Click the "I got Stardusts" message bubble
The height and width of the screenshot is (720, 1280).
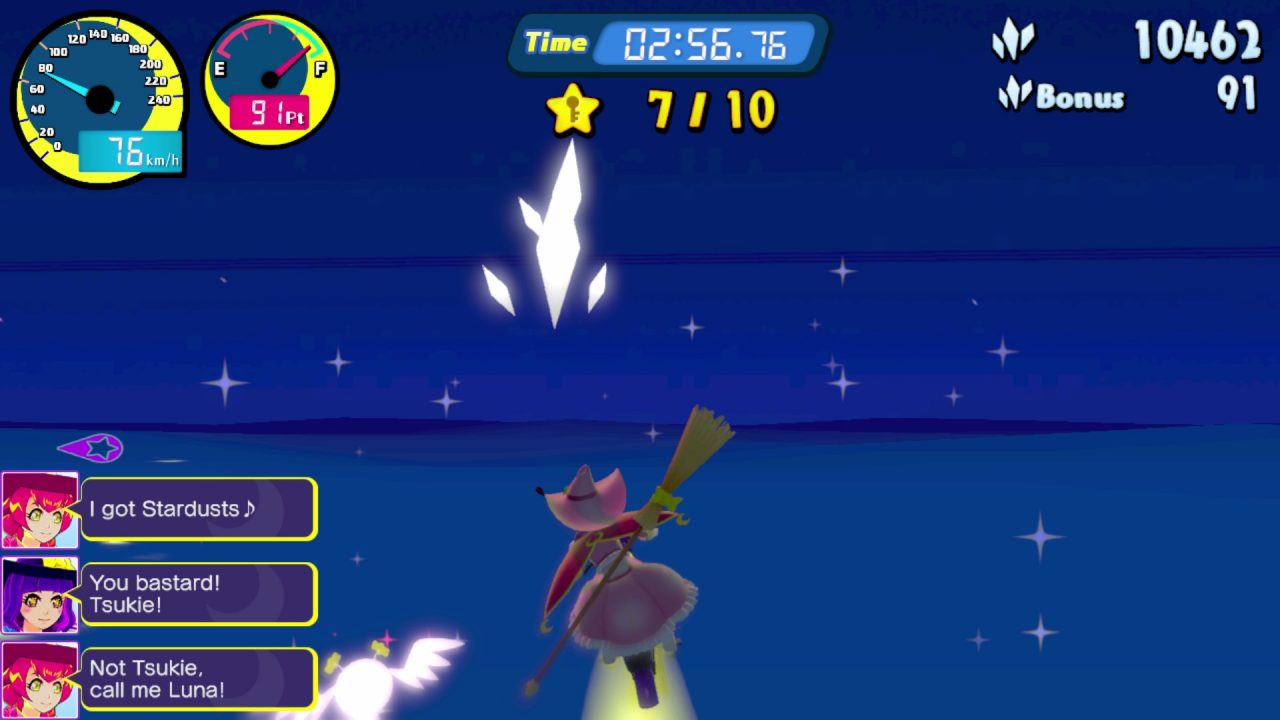(x=199, y=509)
